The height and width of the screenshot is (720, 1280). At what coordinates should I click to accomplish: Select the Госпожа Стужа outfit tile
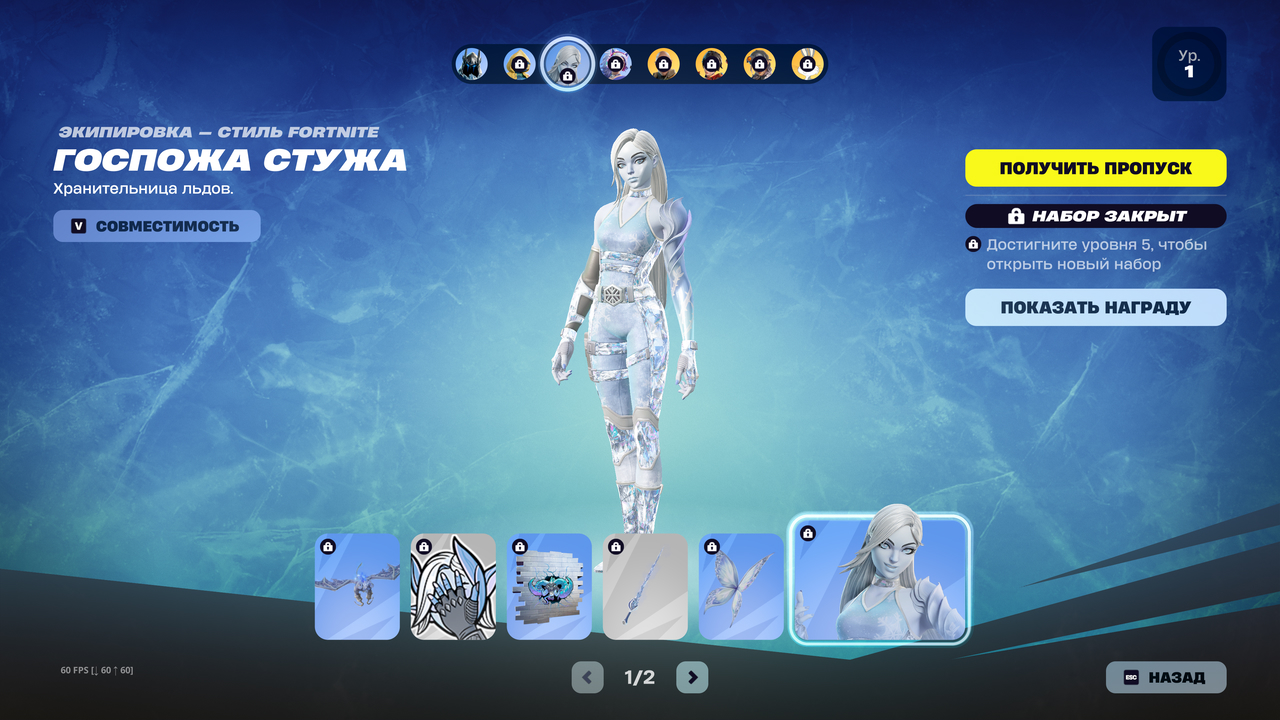click(x=880, y=580)
